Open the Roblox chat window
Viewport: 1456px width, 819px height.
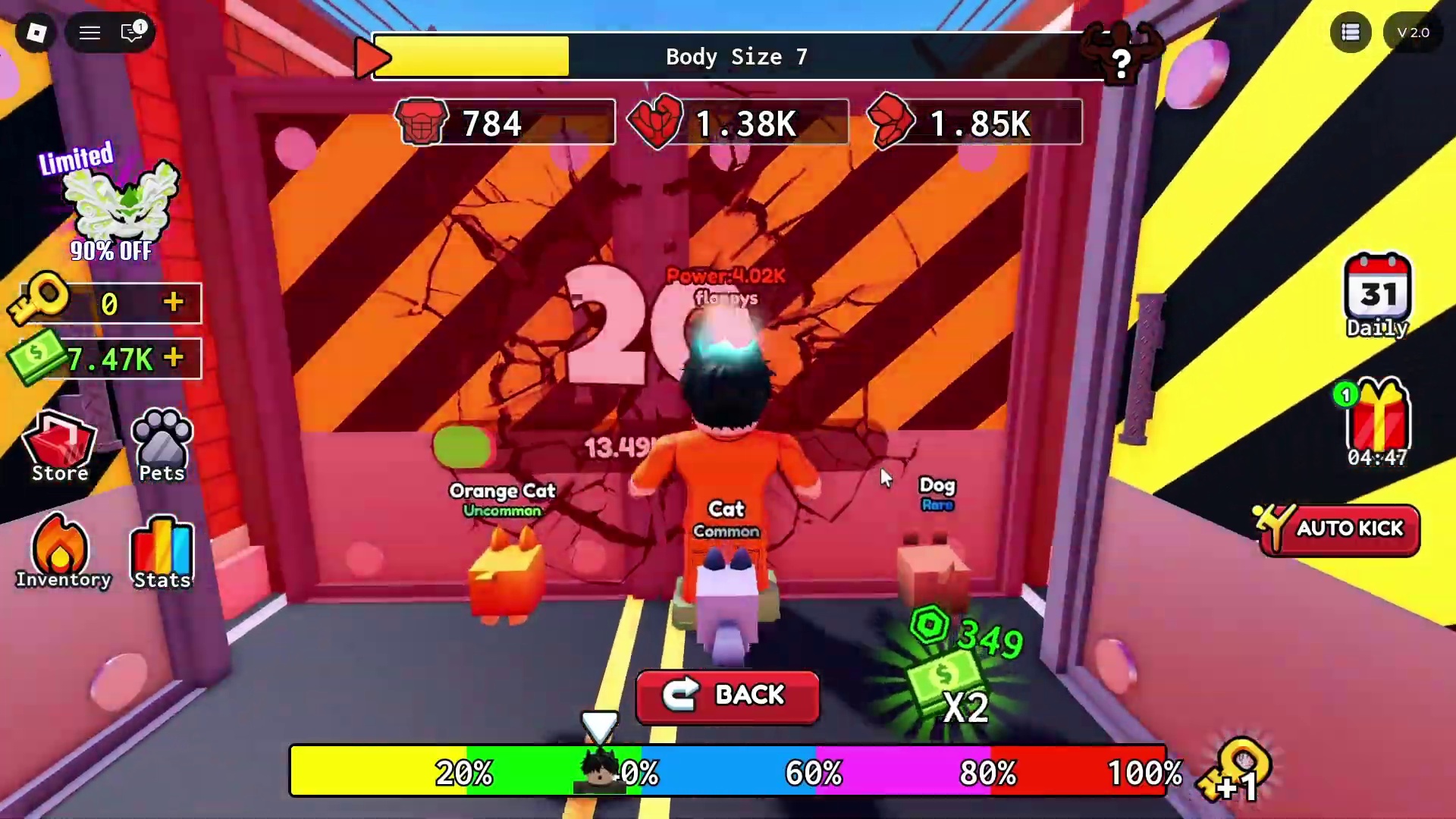pyautogui.click(x=133, y=33)
